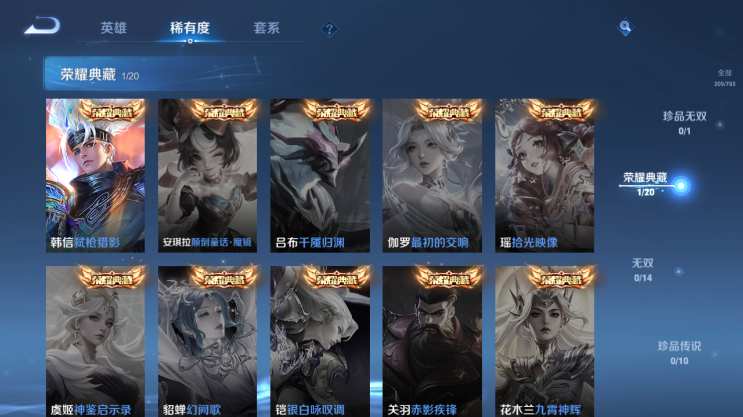This screenshot has height=417, width=743.
Task: Jump to the 珍品无双 rarity category
Action: tap(685, 122)
